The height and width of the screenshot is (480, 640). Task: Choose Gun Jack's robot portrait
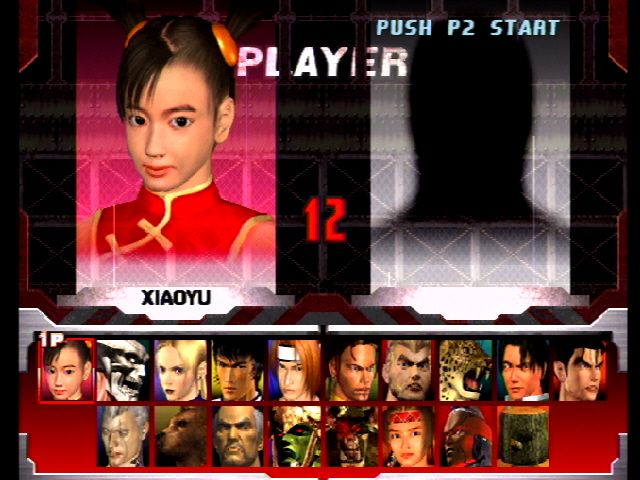(x=466, y=435)
